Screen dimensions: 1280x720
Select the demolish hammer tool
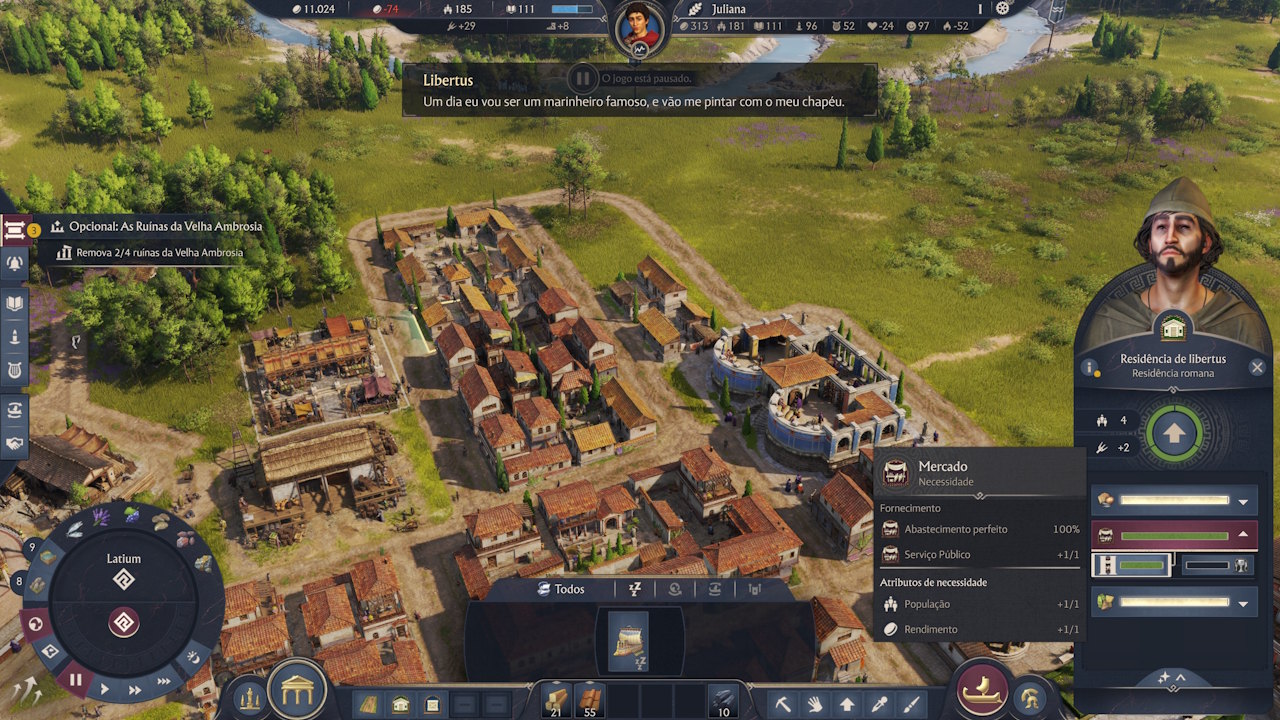click(784, 704)
